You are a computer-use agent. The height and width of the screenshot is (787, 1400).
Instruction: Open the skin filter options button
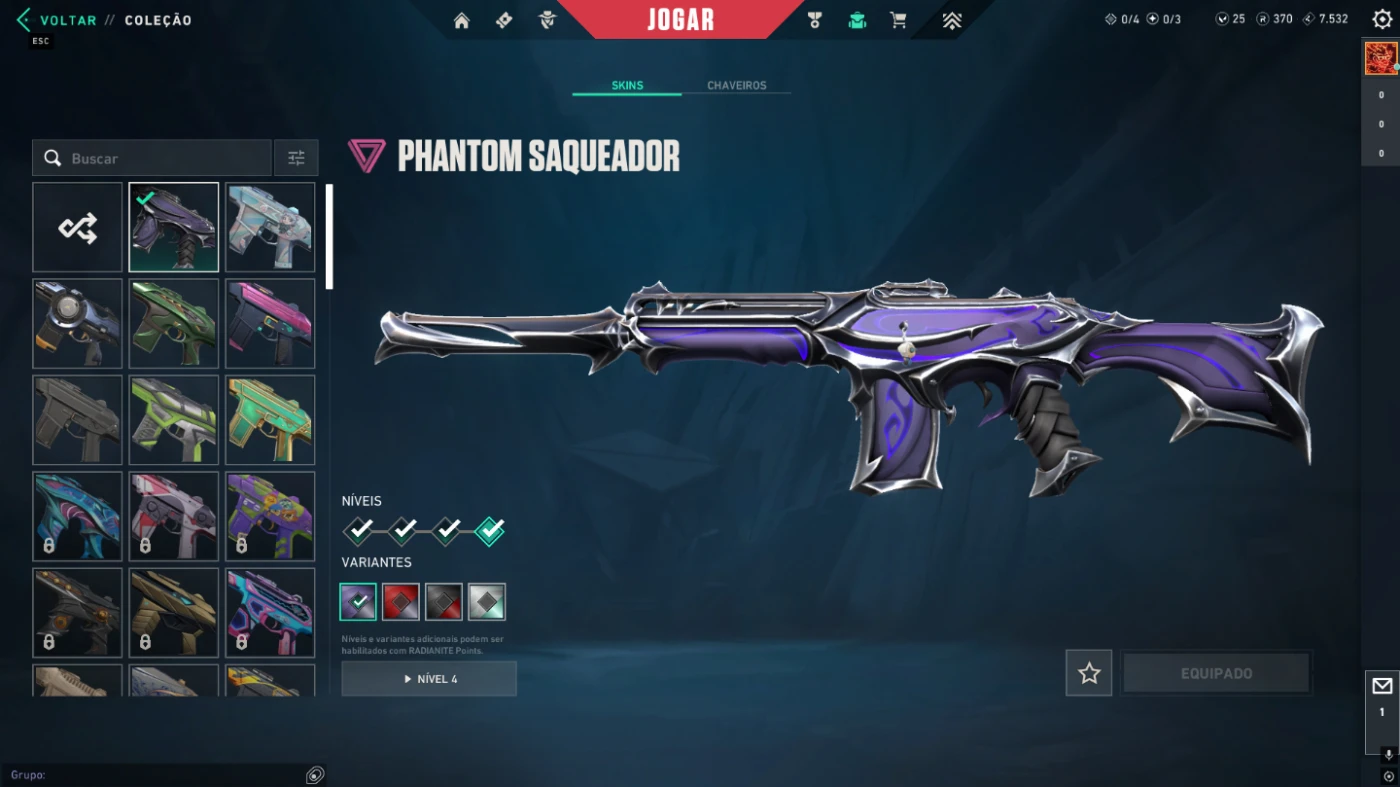coord(296,158)
